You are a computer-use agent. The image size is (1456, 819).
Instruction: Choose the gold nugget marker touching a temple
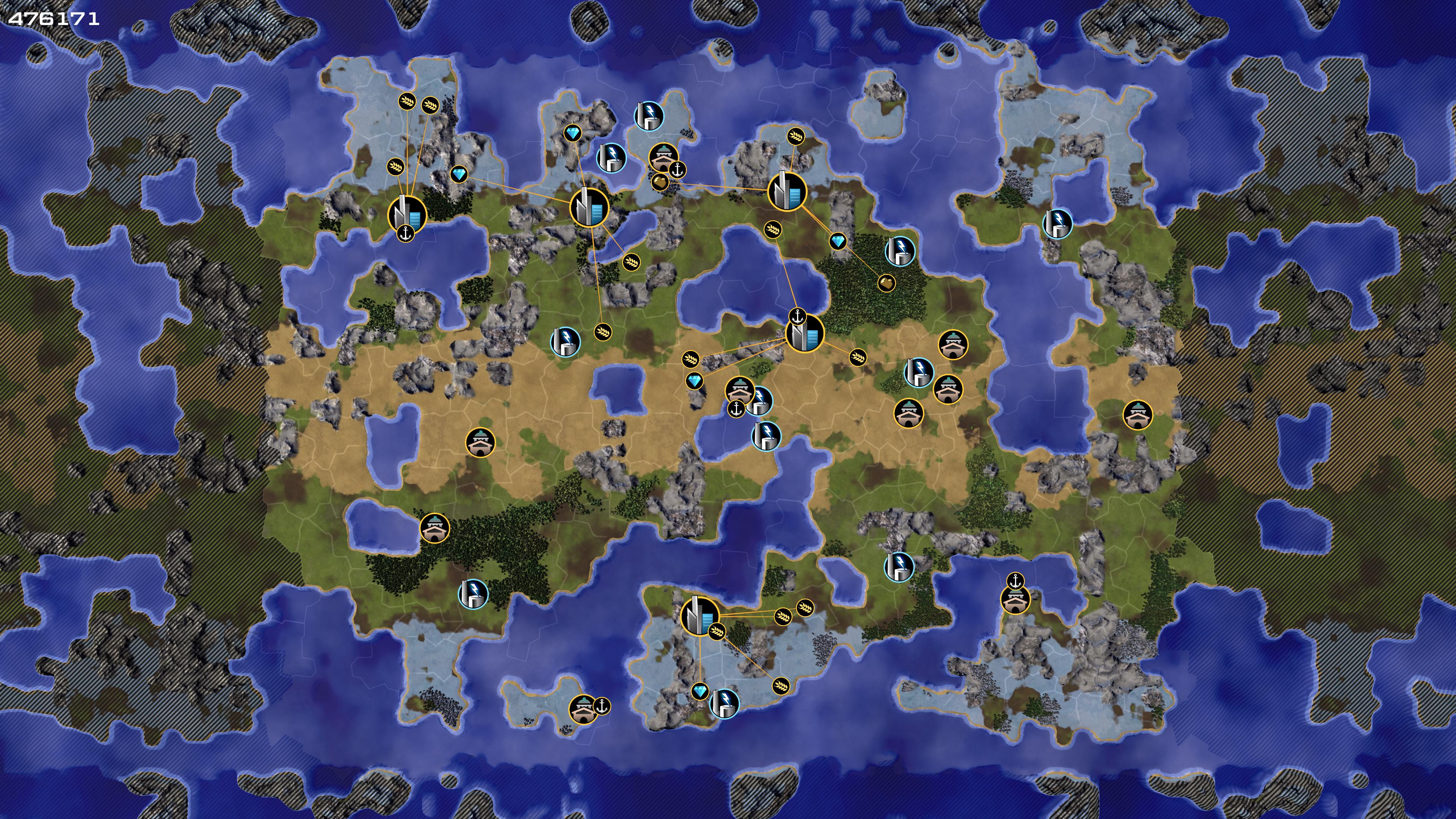tap(660, 182)
